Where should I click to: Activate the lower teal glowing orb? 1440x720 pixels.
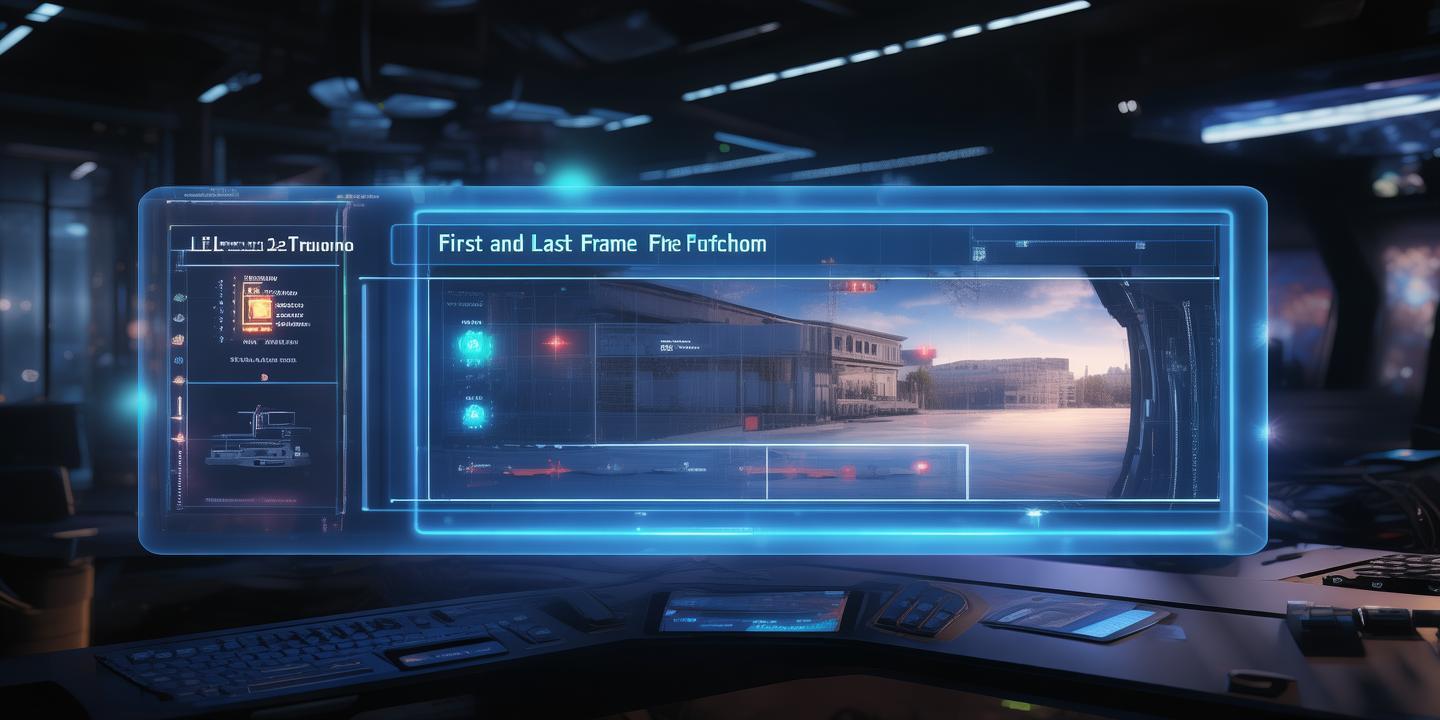(x=473, y=412)
